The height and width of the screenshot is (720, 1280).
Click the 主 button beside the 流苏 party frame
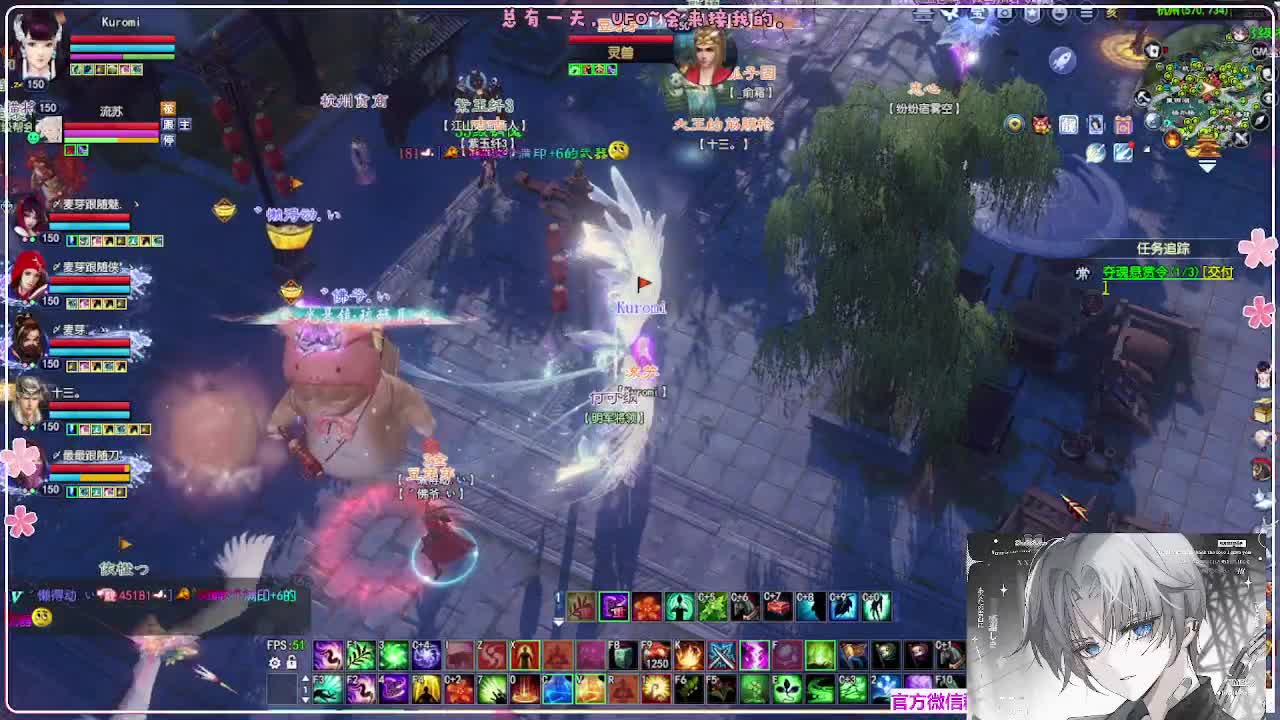pyautogui.click(x=185, y=125)
